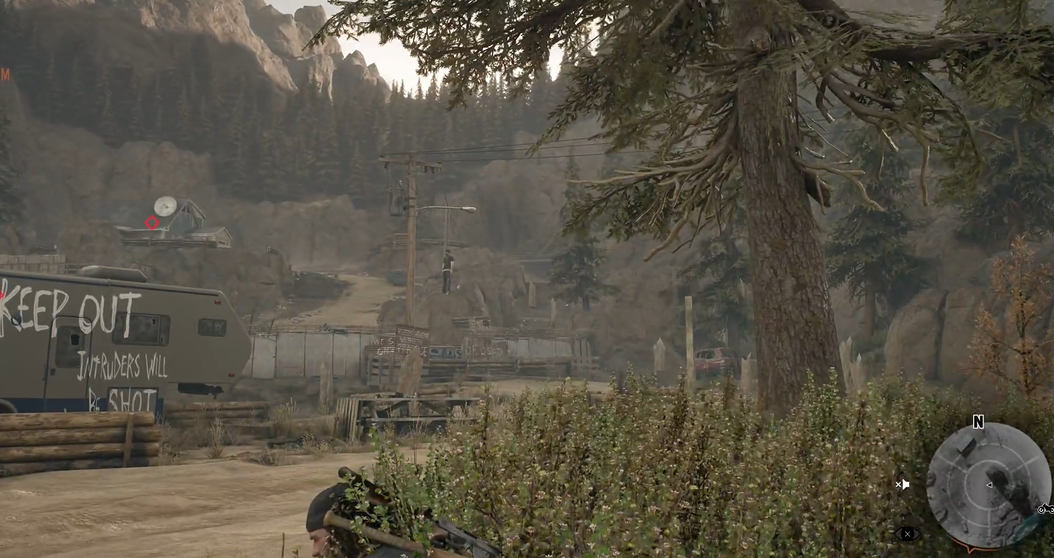Click the crossed-eye stealth visibility icon
1054x558 pixels.
pos(906,534)
